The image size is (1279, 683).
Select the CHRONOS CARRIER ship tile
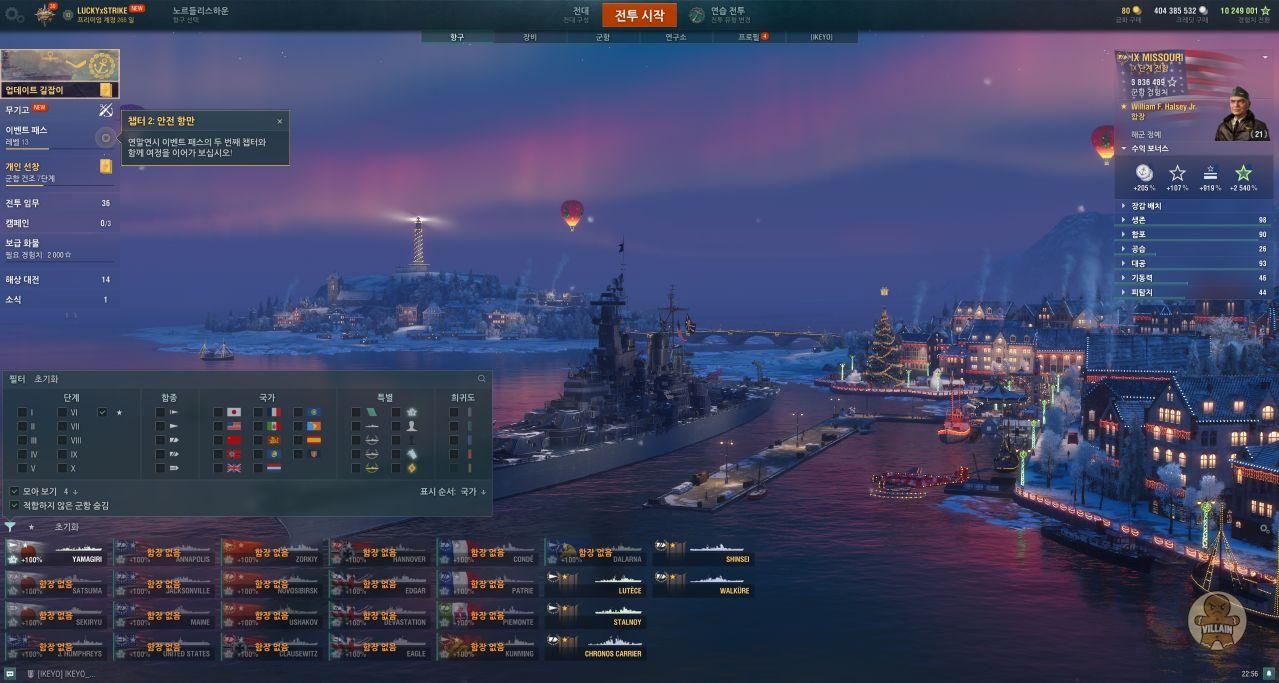597,647
